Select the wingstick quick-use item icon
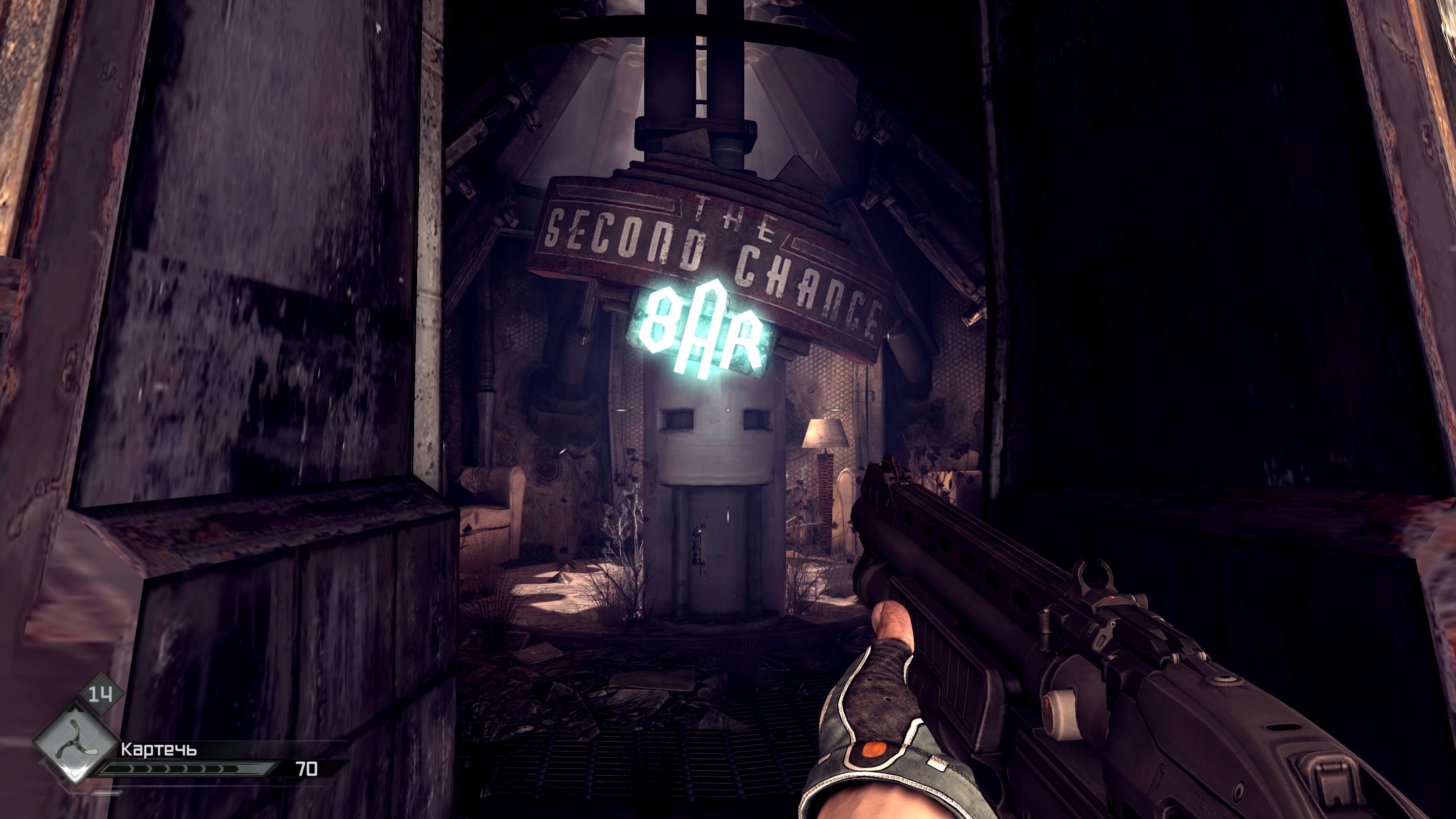The image size is (1456, 819). pos(76,741)
